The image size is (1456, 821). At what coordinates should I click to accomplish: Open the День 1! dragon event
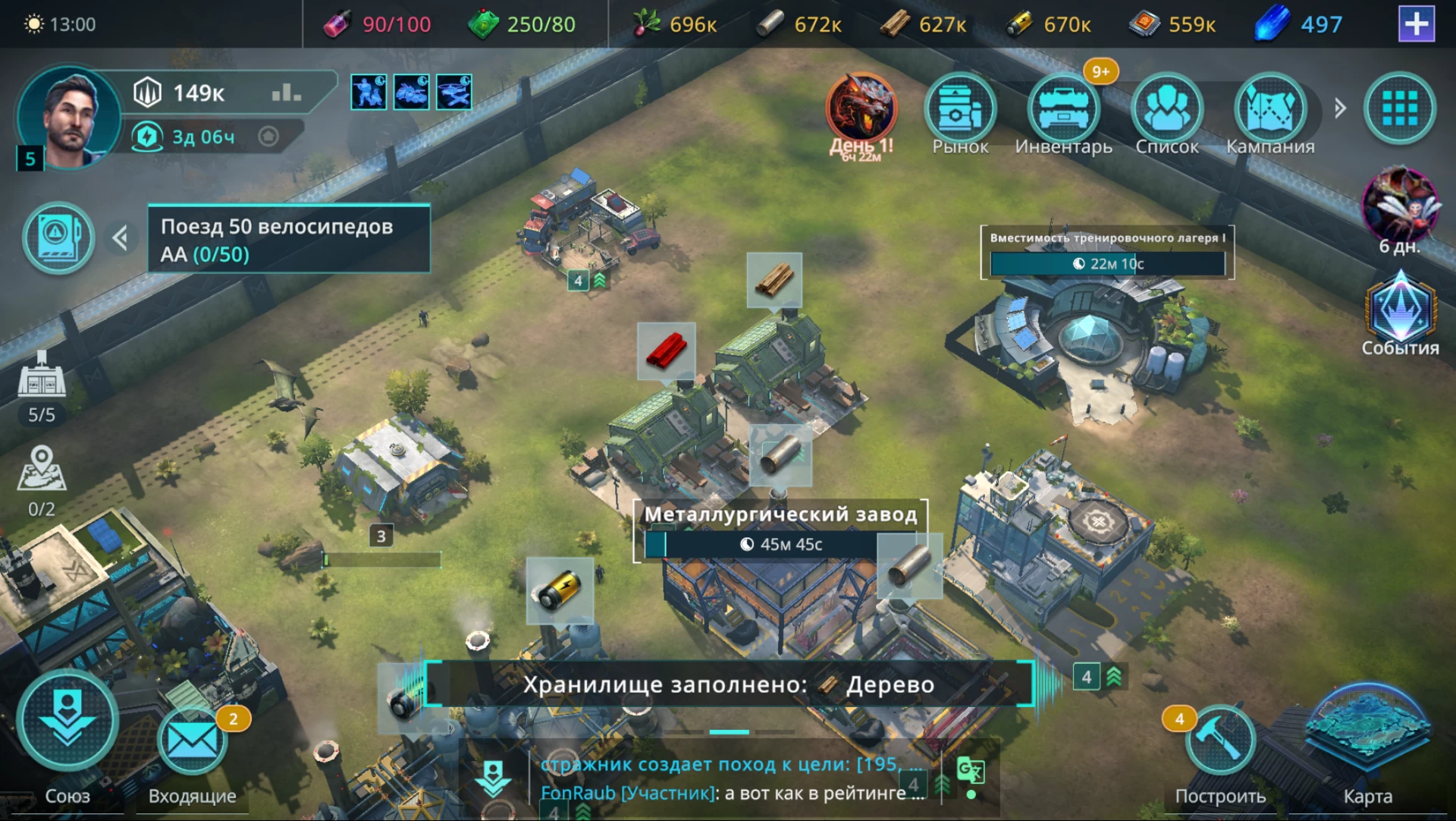pyautogui.click(x=861, y=111)
